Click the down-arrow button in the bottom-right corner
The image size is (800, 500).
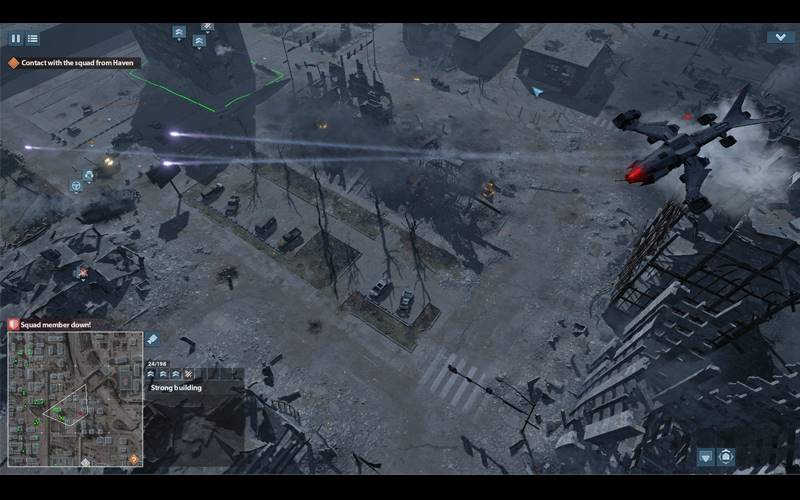(706, 456)
